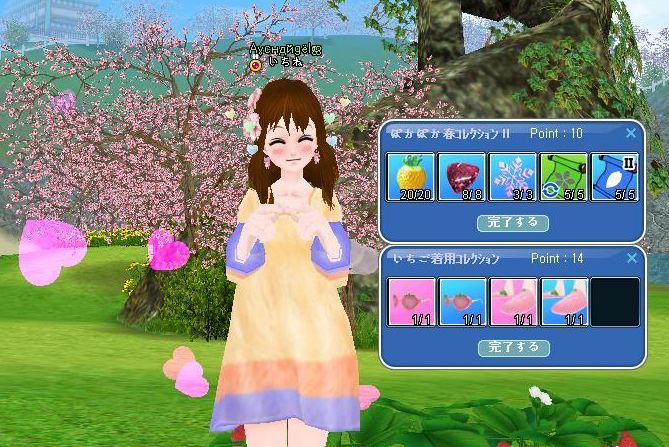Choose pink shoes slot with pink background
Image resolution: width=669 pixels, height=447 pixels.
point(513,302)
